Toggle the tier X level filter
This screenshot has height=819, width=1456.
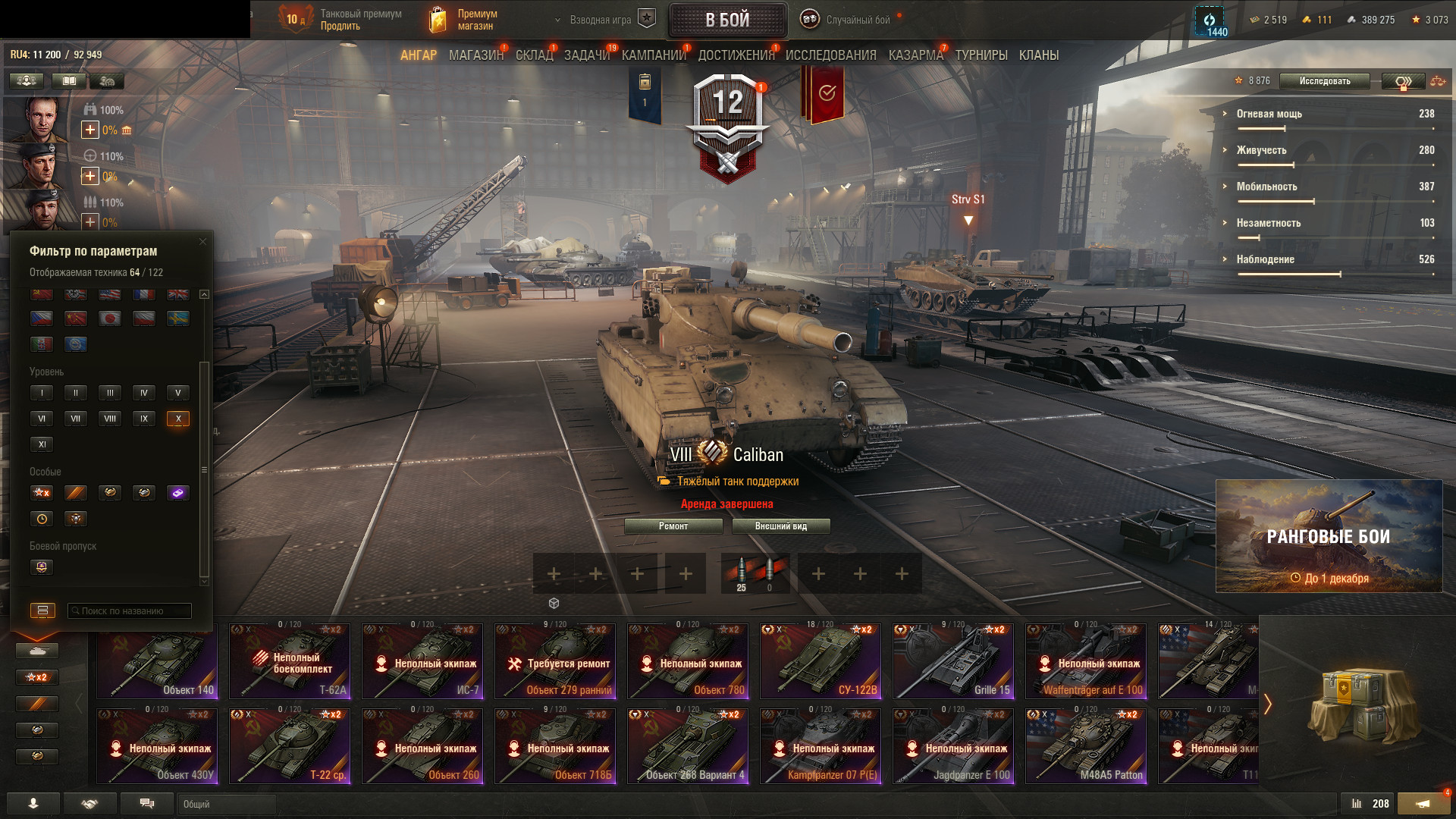(x=178, y=419)
